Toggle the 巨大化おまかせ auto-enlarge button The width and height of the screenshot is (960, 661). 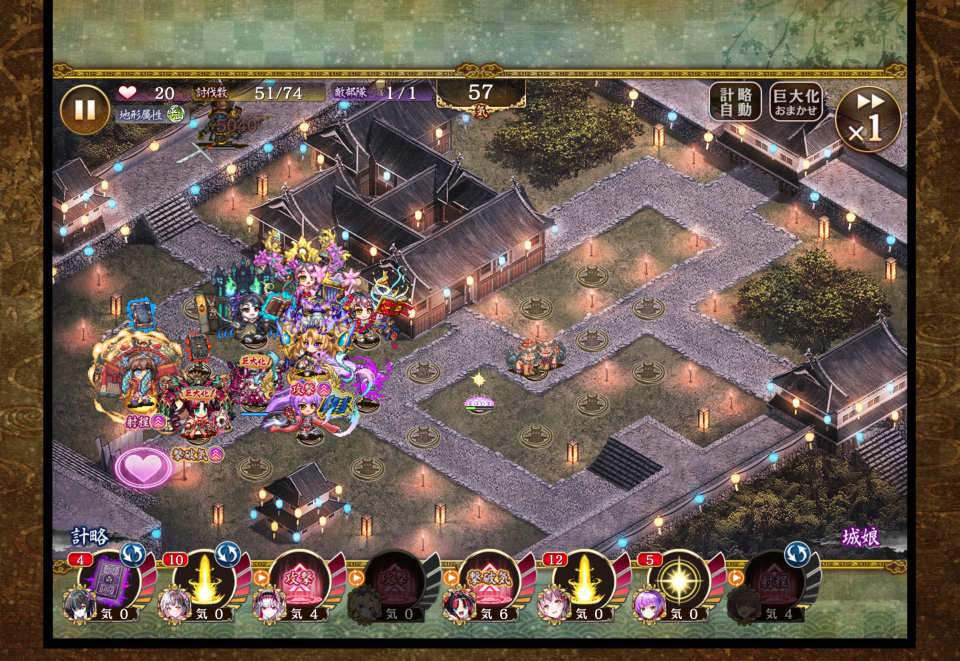pos(796,102)
